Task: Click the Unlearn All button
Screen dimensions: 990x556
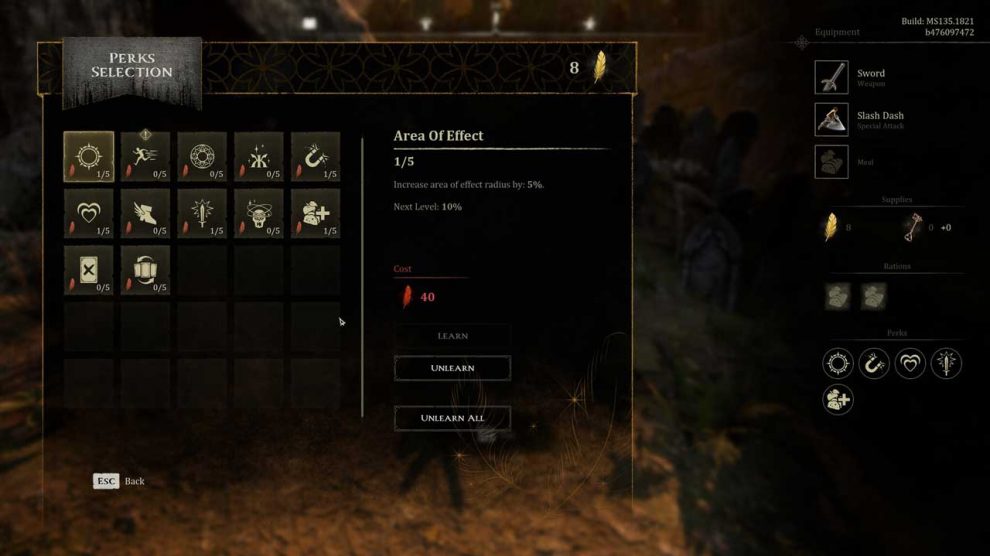Action: [452, 418]
